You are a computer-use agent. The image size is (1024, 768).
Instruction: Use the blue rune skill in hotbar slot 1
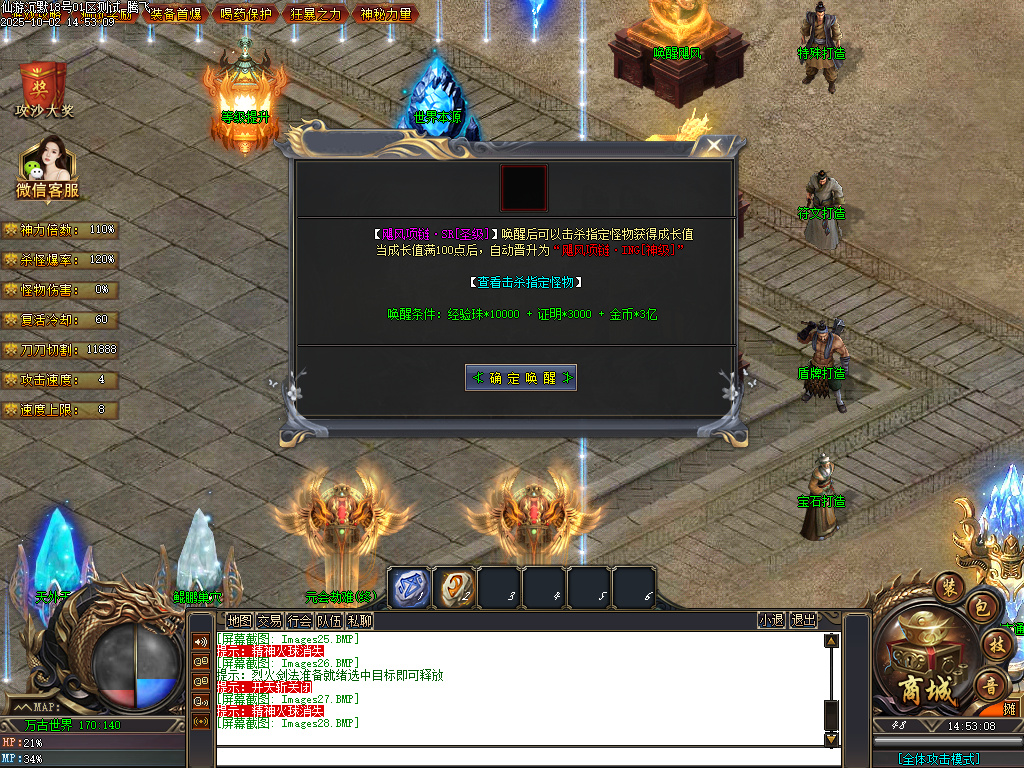(x=409, y=587)
